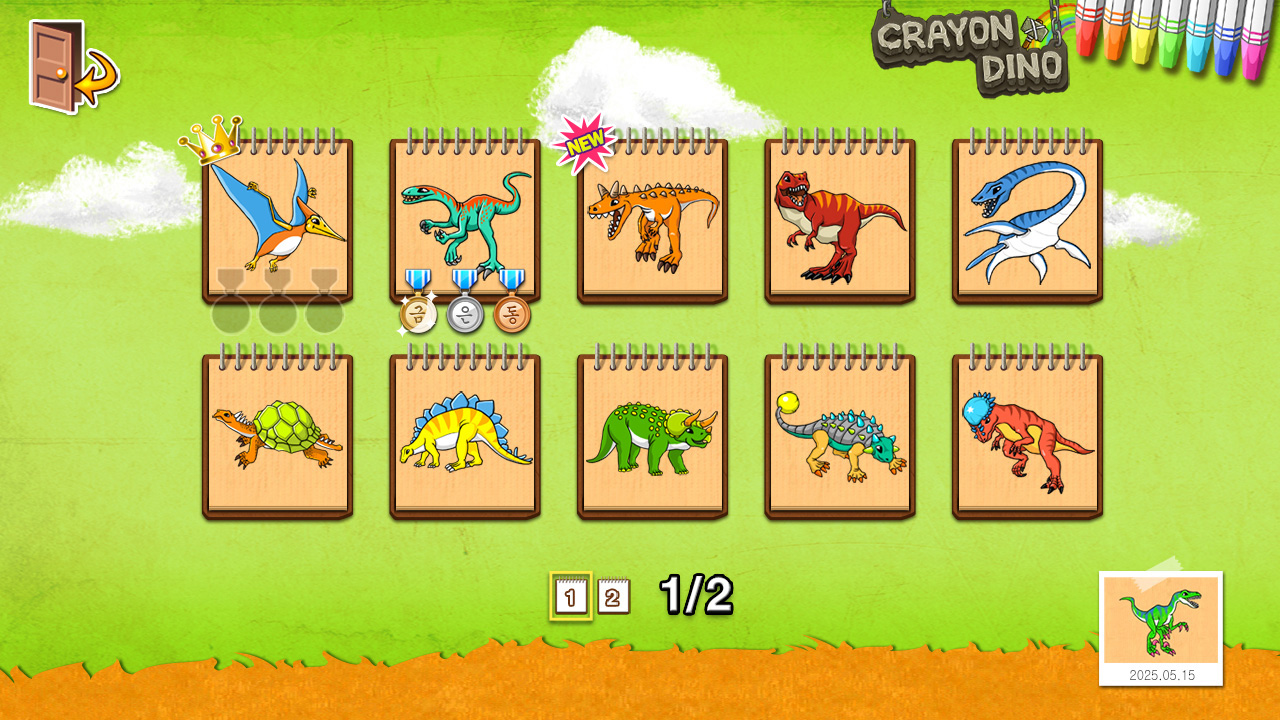Select the red T-Rex coloring page
This screenshot has width=1280, height=720.
838,220
